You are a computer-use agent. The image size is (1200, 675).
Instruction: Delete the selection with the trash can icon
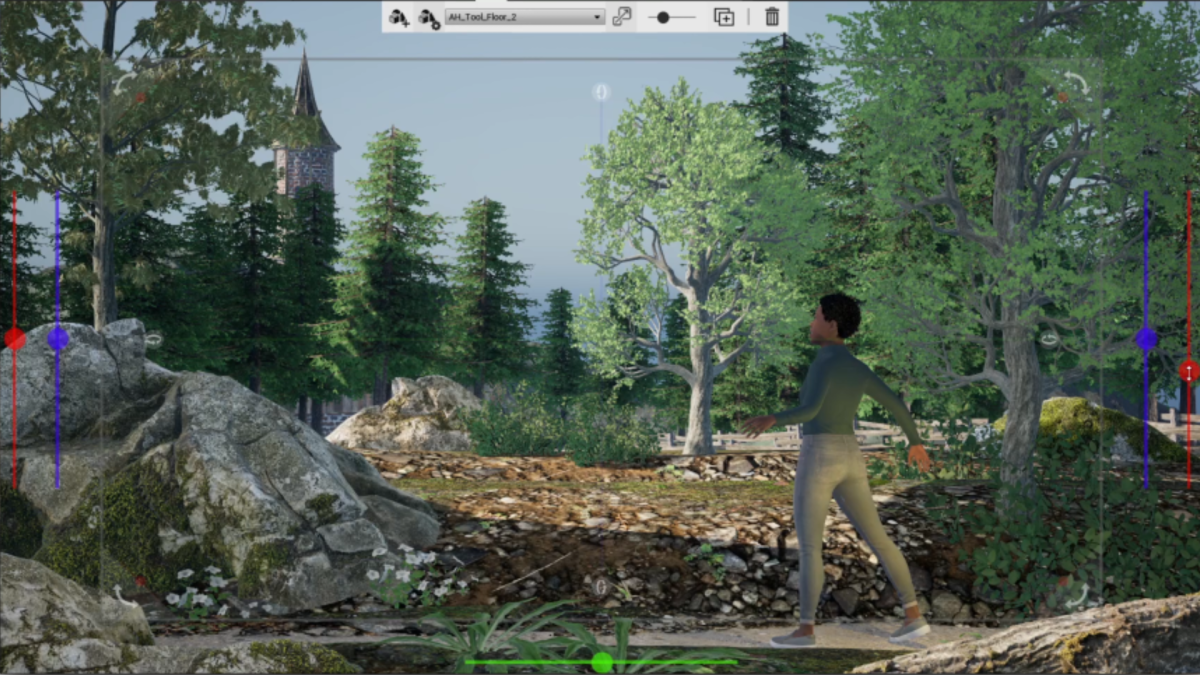(772, 17)
